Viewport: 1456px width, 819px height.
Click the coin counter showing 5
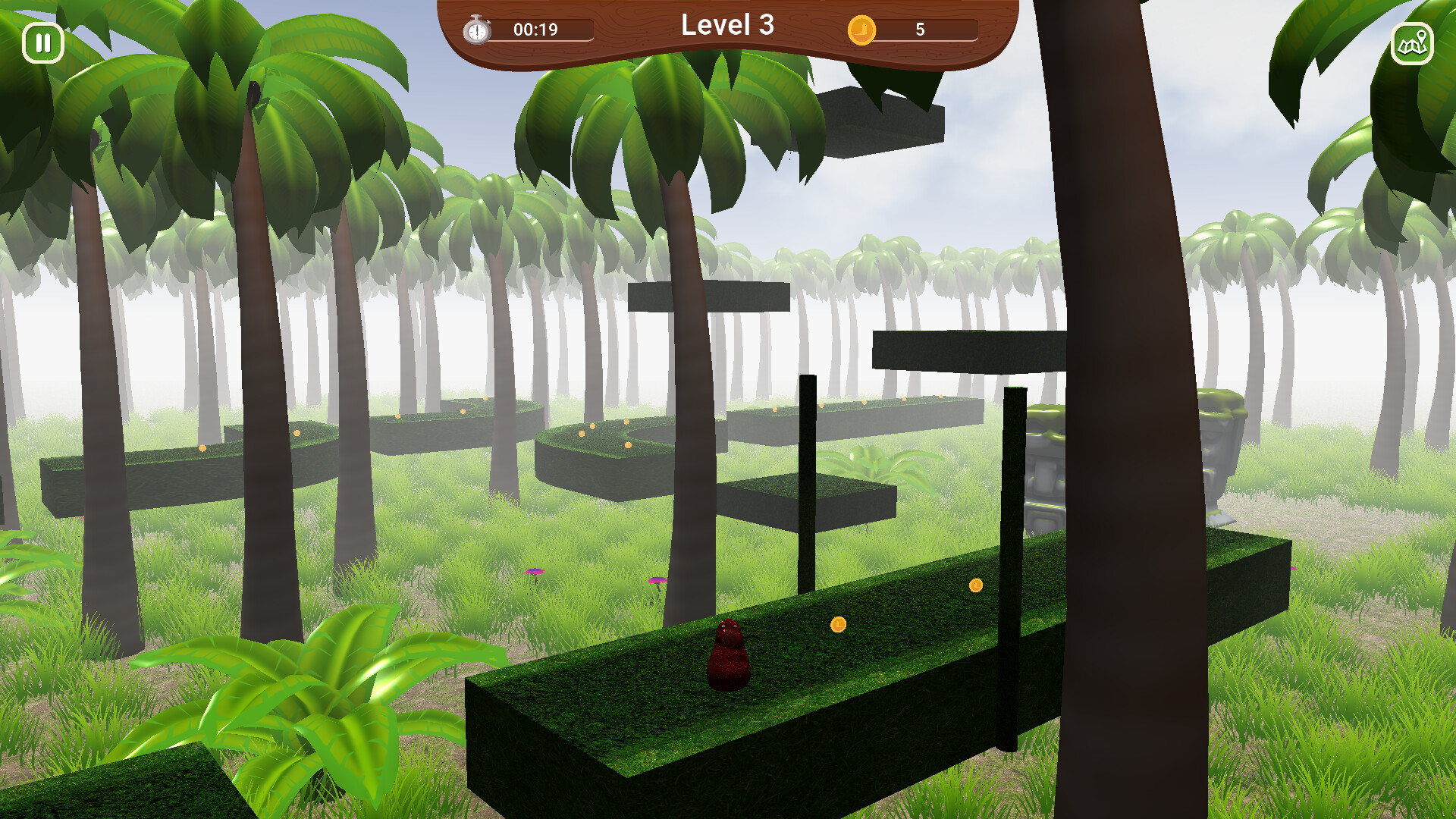pyautogui.click(x=920, y=30)
